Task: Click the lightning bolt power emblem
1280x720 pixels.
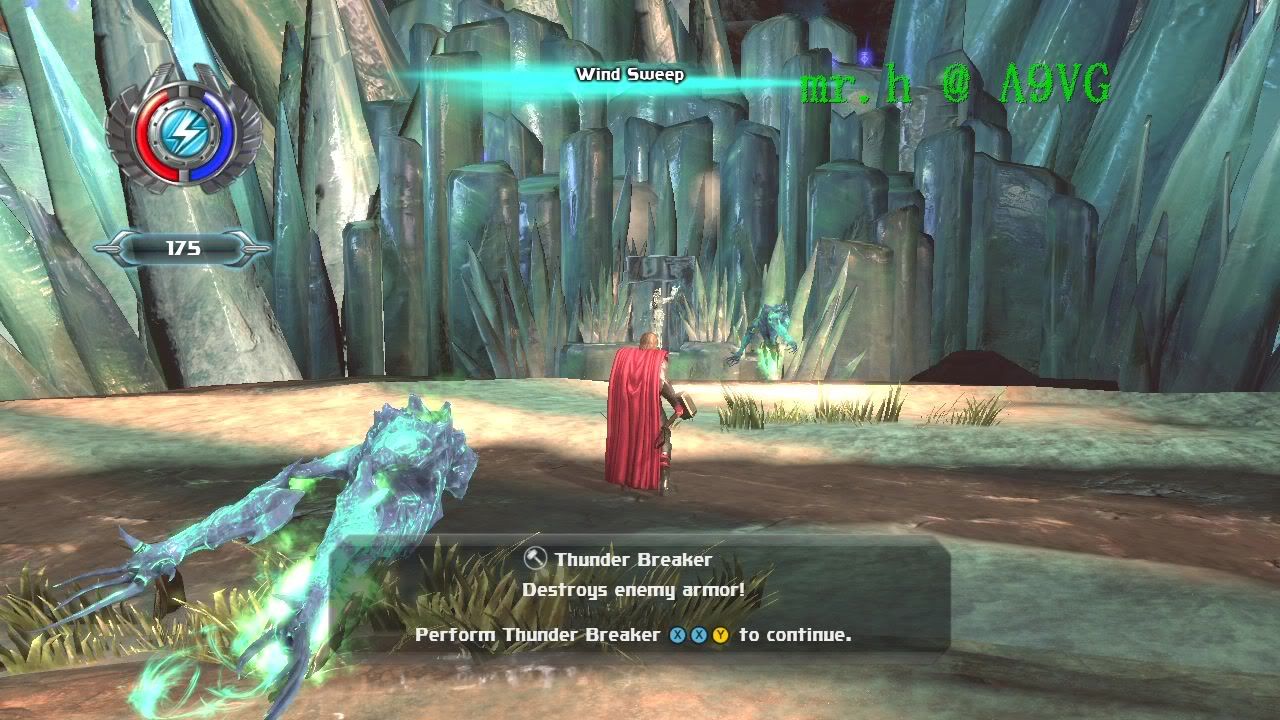Action: tap(183, 131)
